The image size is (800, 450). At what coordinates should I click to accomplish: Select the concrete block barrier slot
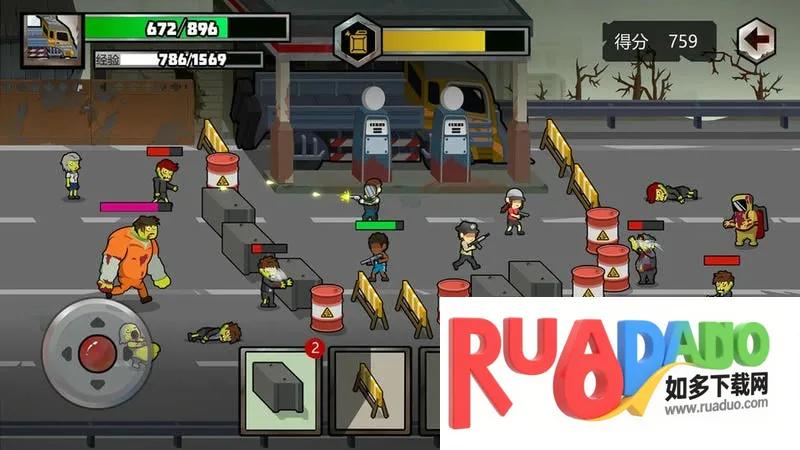click(281, 388)
